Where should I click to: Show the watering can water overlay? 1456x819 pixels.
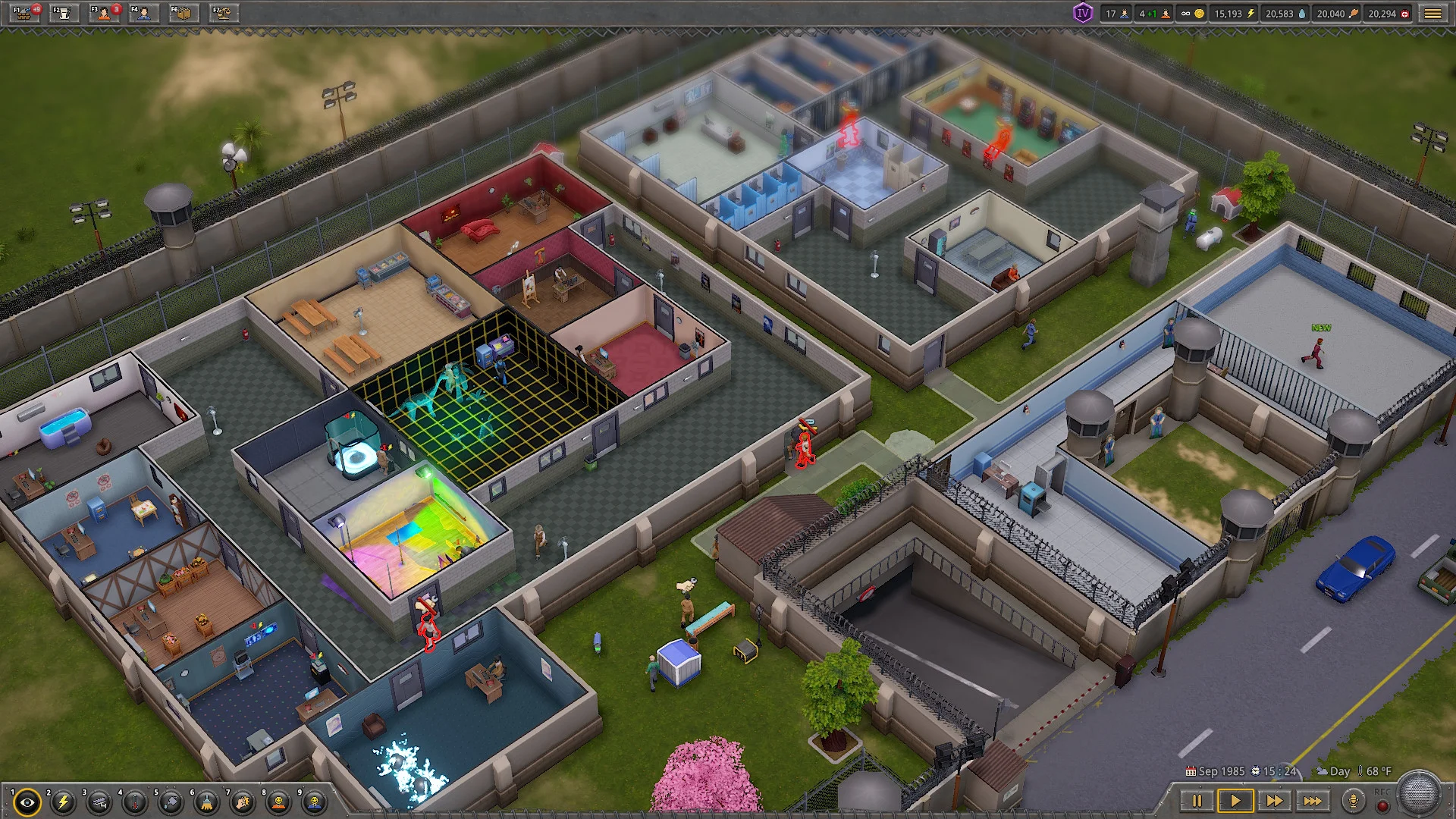pos(171,802)
